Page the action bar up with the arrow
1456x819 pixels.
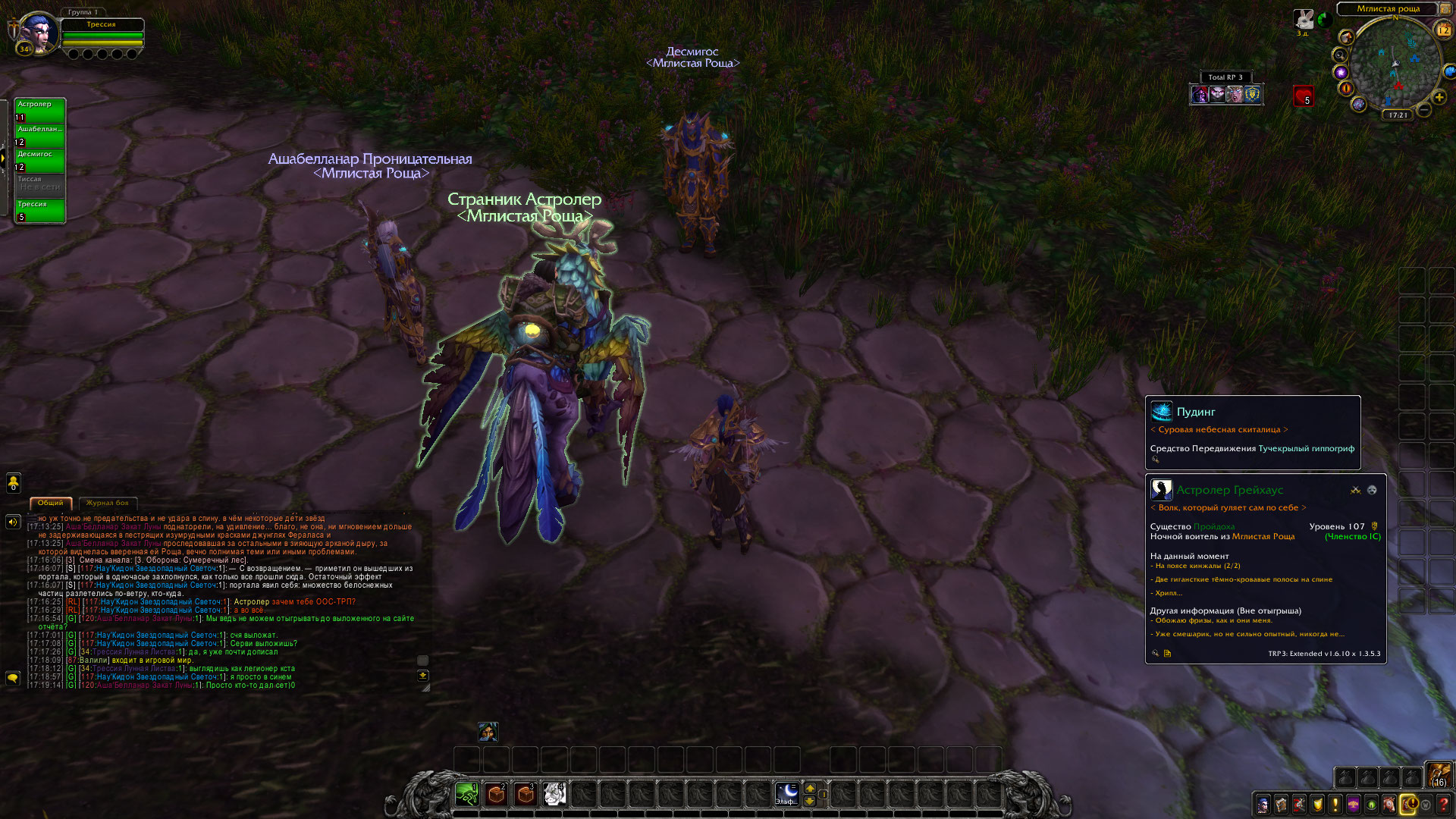(810, 788)
